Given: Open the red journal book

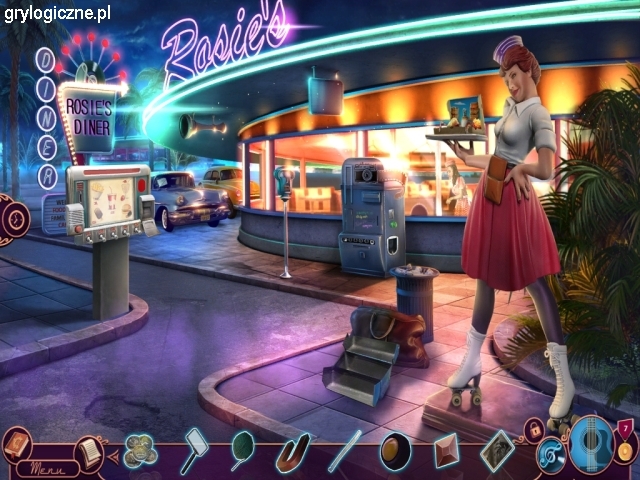Looking at the screenshot, I should tap(17, 441).
